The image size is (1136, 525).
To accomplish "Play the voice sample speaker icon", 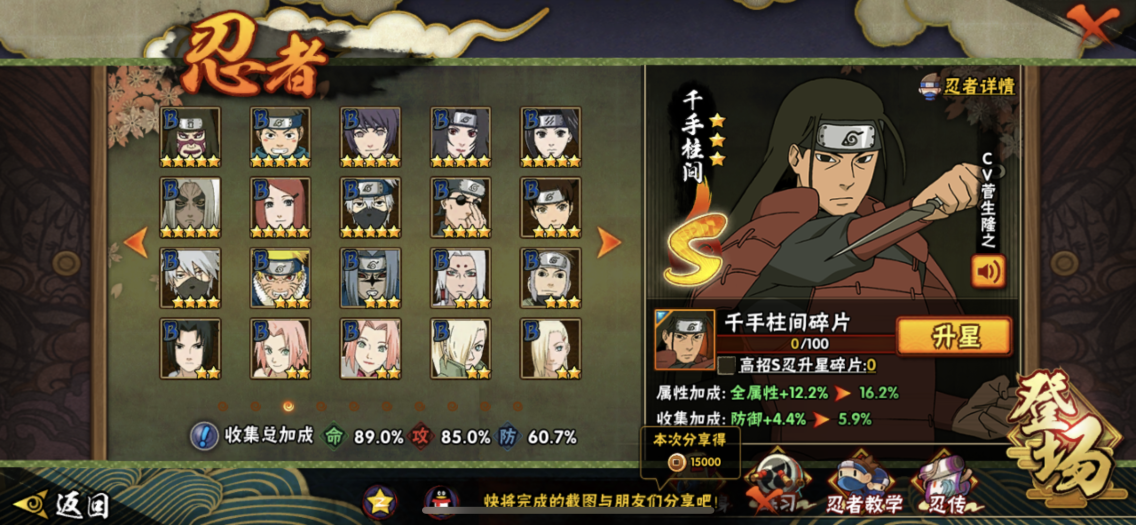I will point(988,271).
